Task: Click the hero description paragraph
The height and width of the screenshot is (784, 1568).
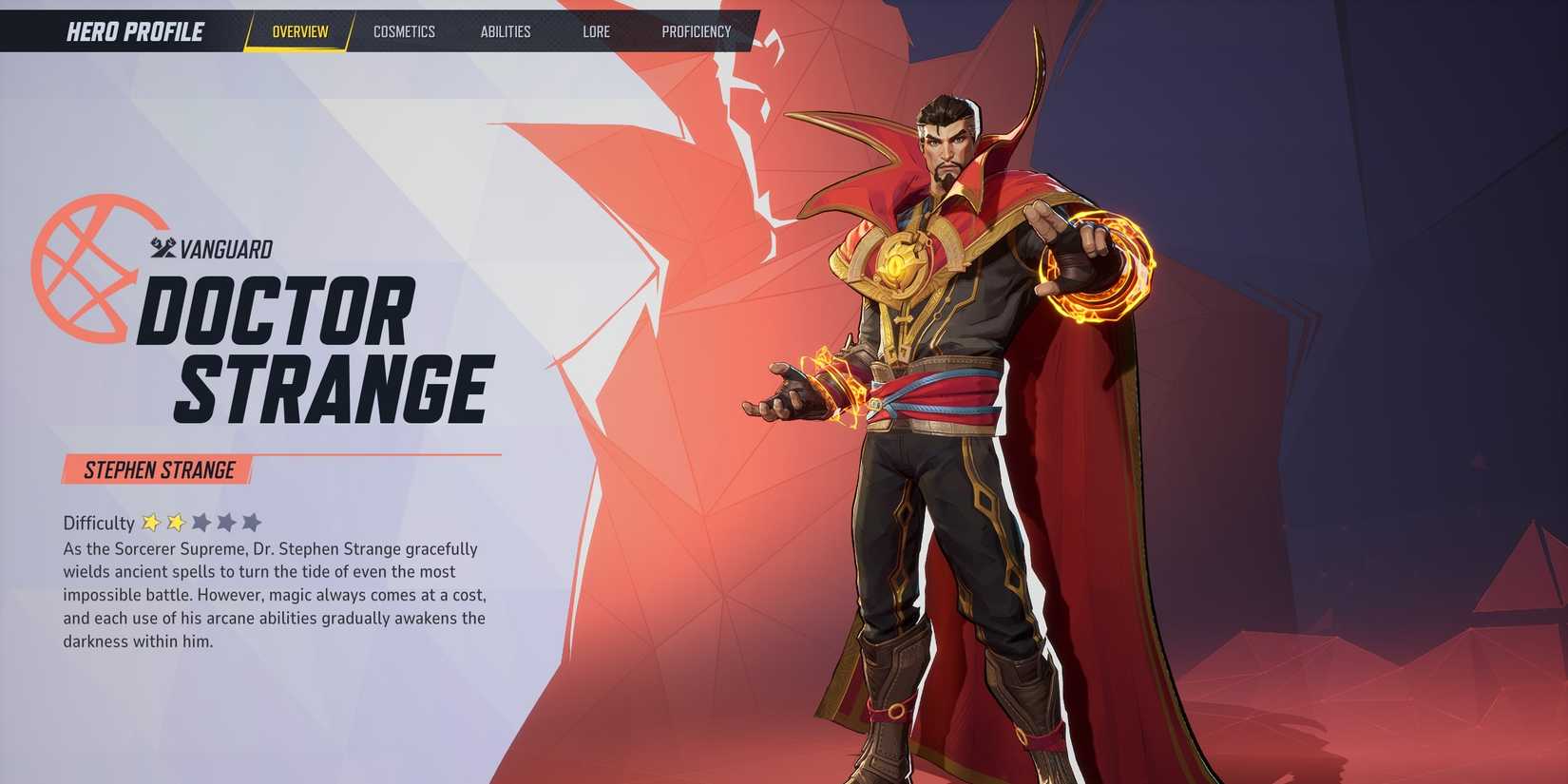Action: point(274,594)
